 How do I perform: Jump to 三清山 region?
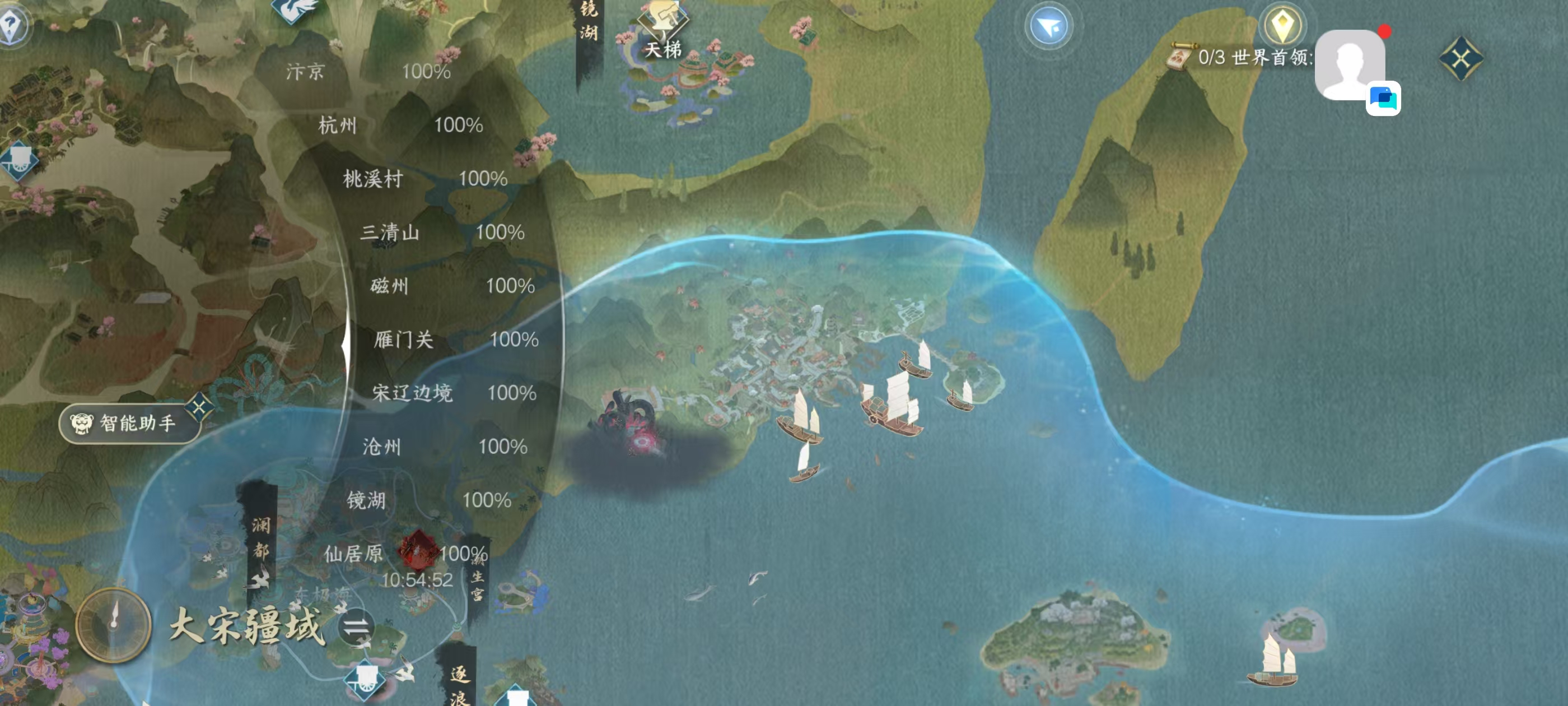point(390,233)
